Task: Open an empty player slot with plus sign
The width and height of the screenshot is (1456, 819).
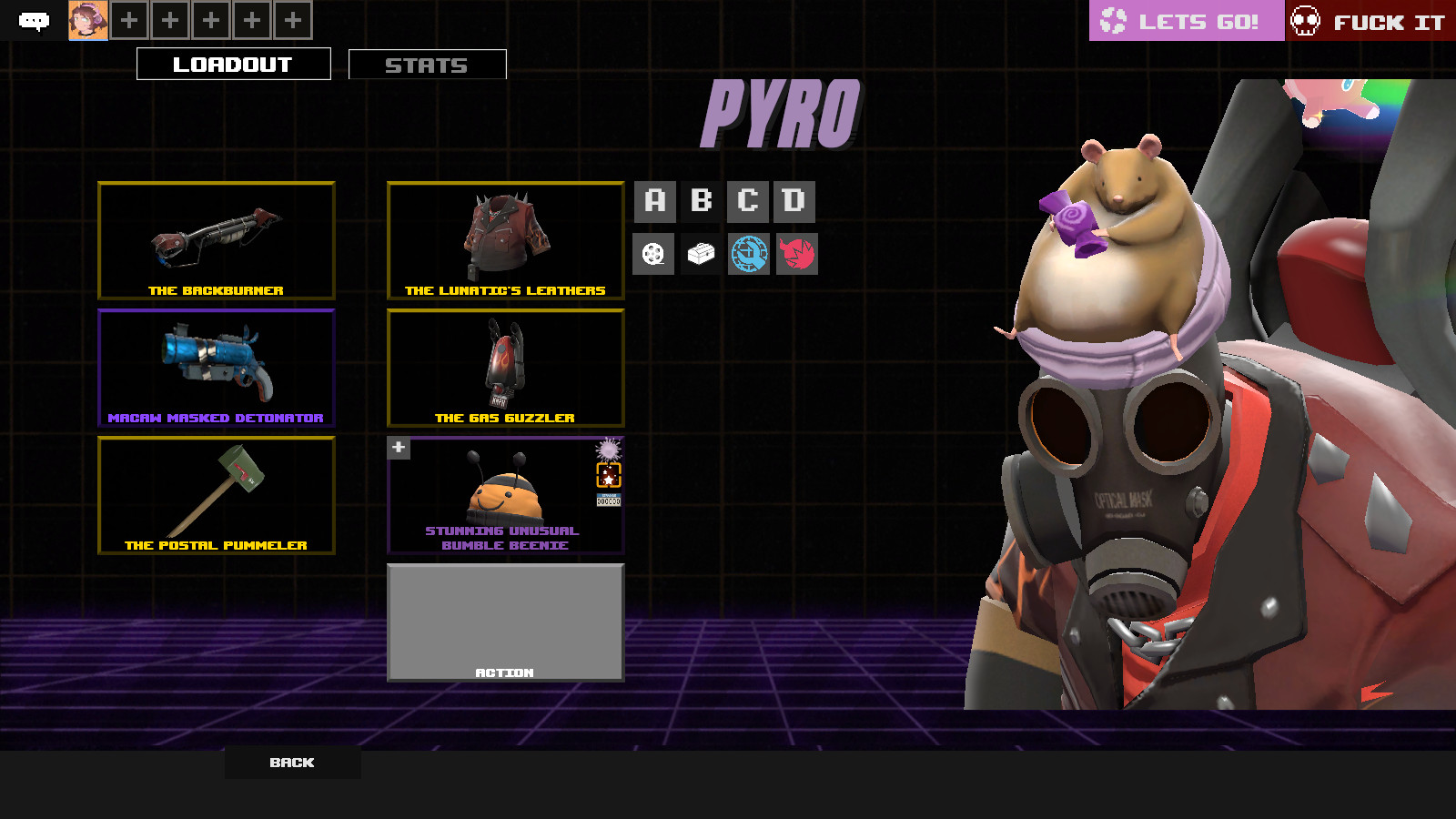Action: 128,18
